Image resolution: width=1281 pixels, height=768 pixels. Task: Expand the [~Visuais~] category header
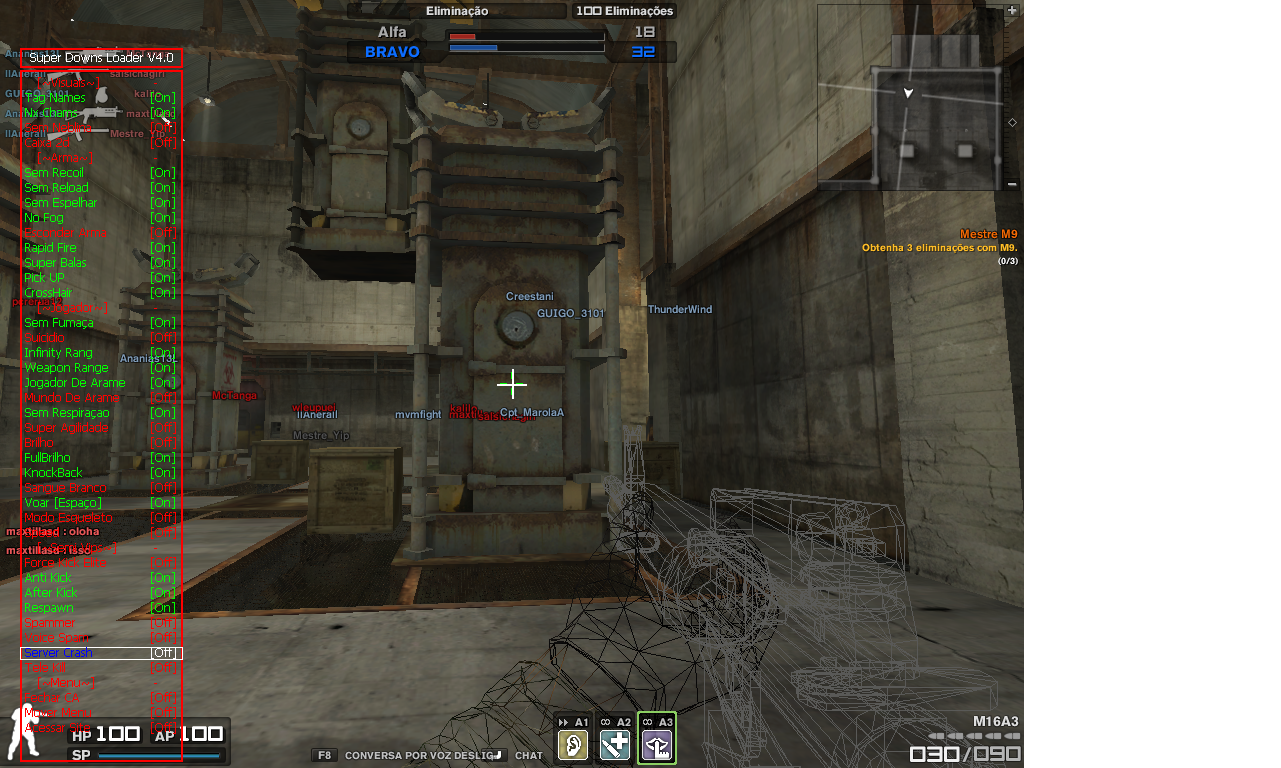pos(68,83)
